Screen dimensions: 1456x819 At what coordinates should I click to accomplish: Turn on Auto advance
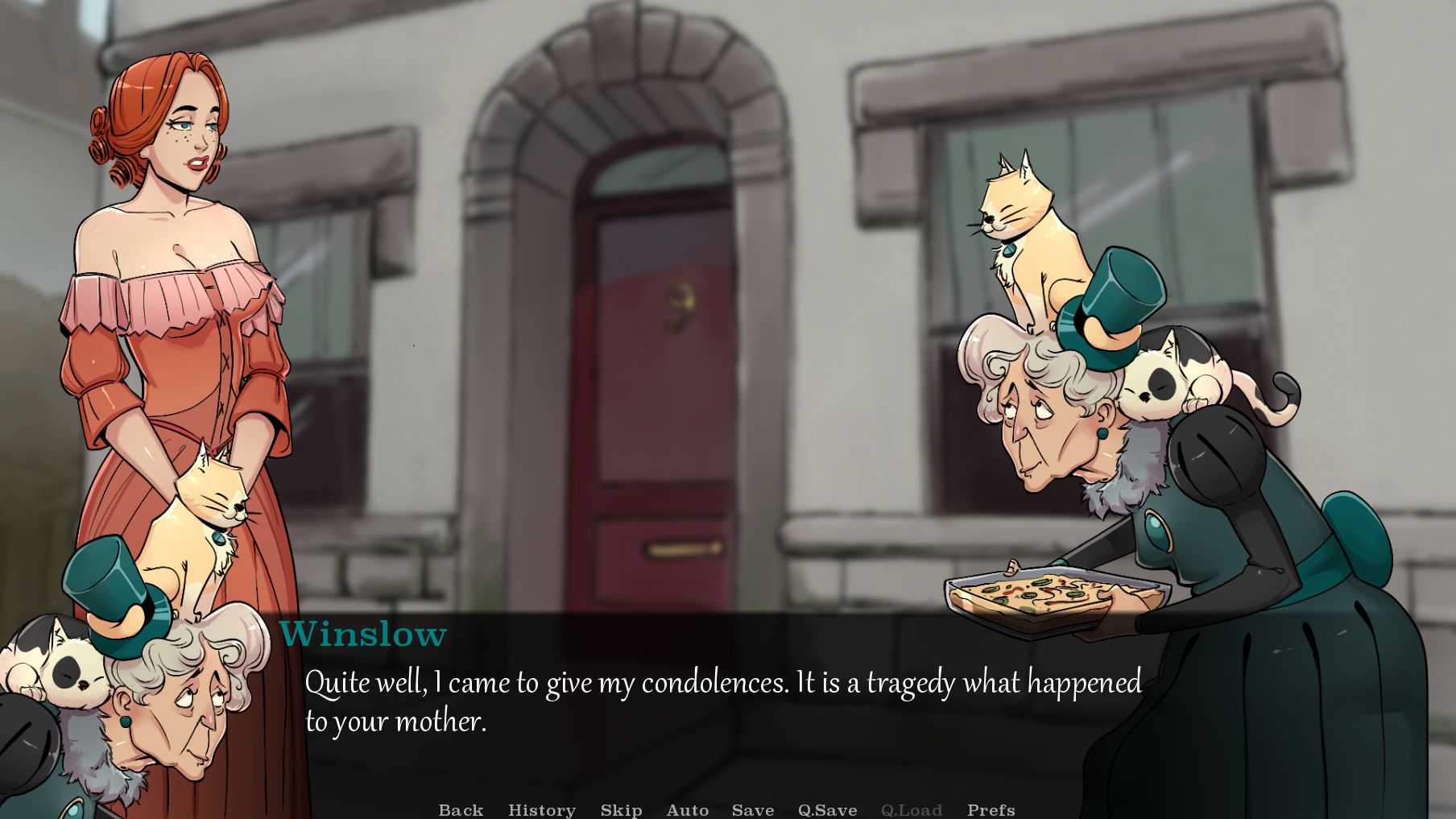pyautogui.click(x=687, y=809)
